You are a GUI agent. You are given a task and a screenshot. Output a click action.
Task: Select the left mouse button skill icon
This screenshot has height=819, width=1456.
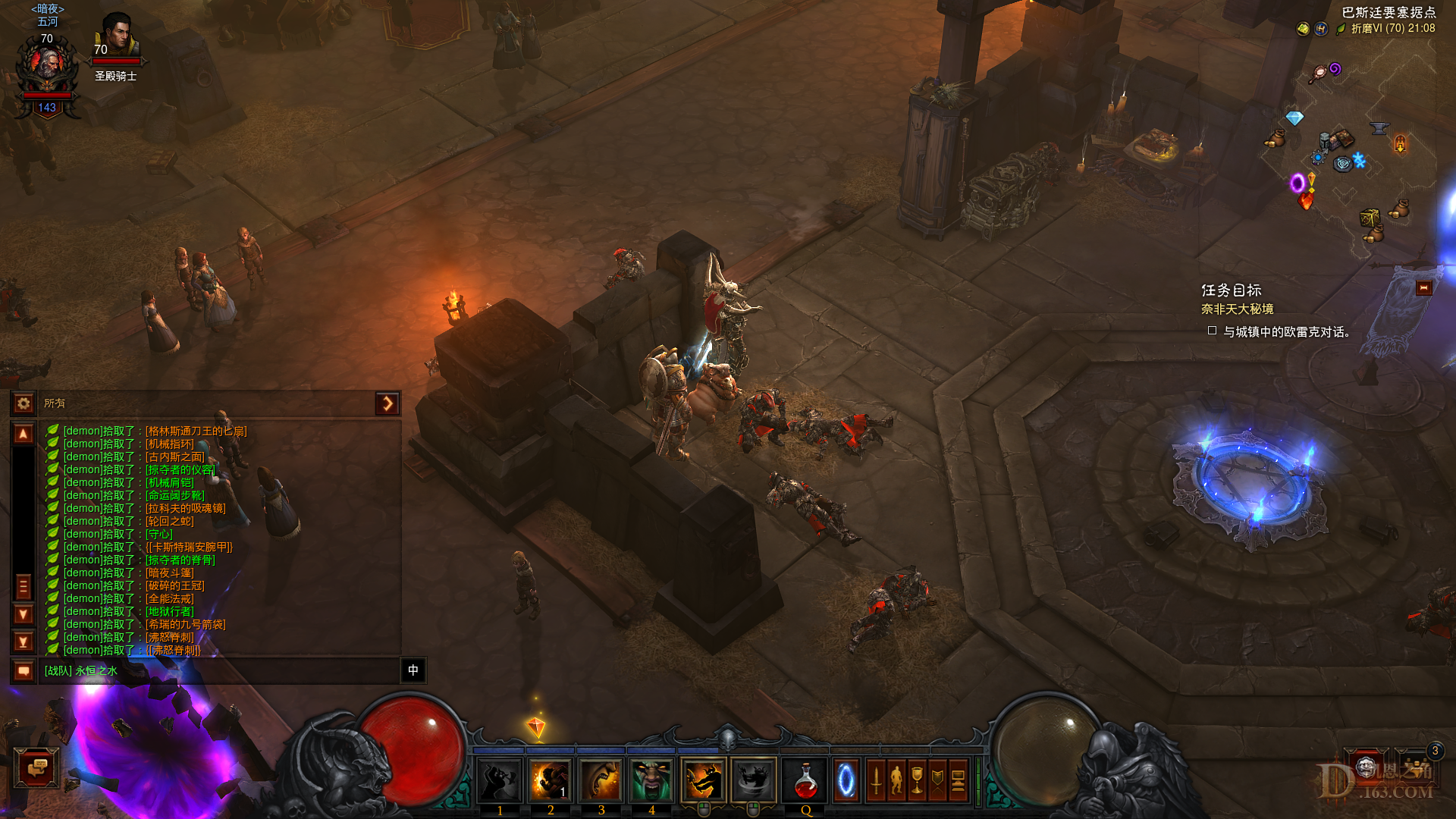(x=703, y=780)
